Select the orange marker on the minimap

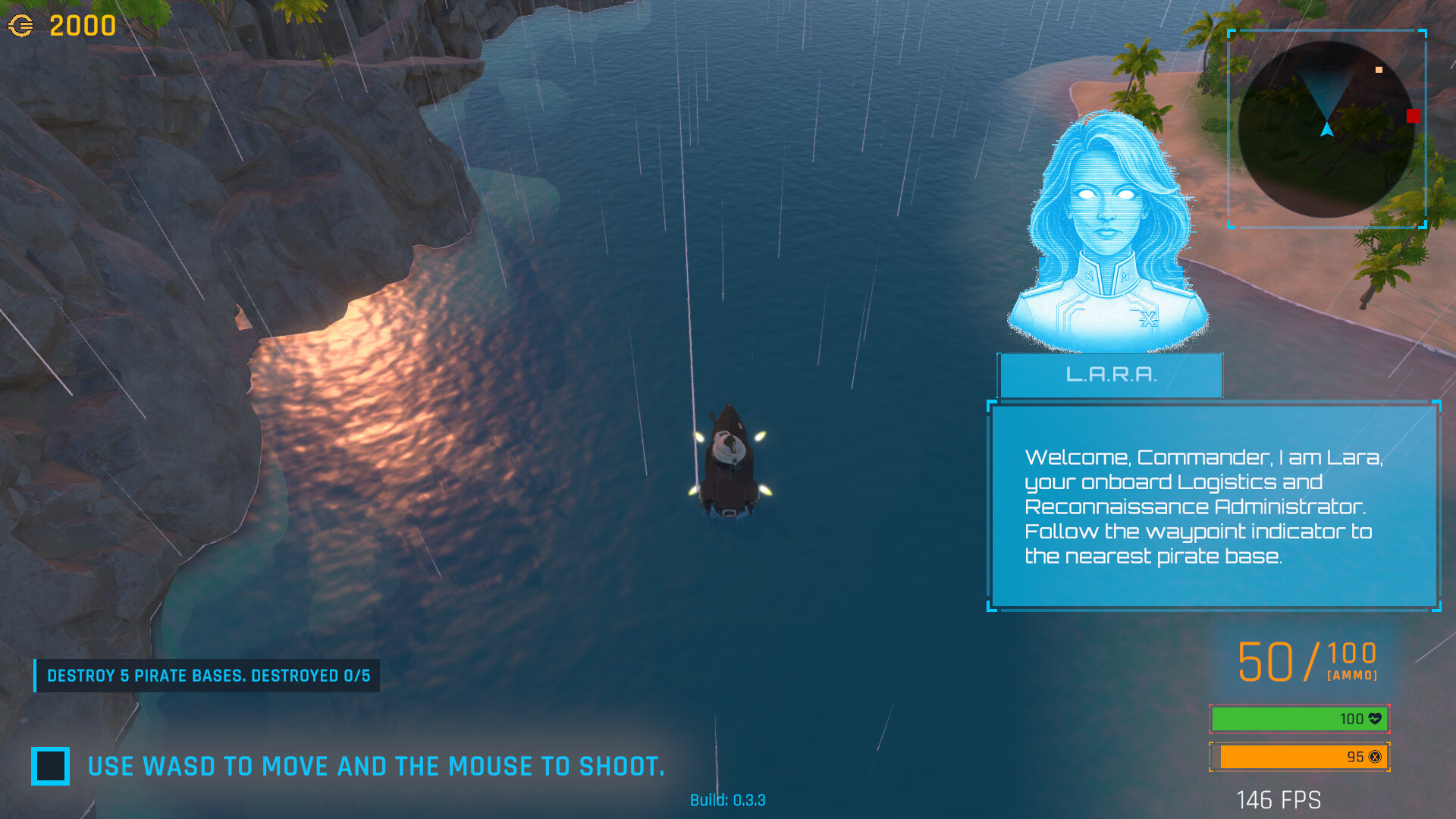coord(1379,70)
